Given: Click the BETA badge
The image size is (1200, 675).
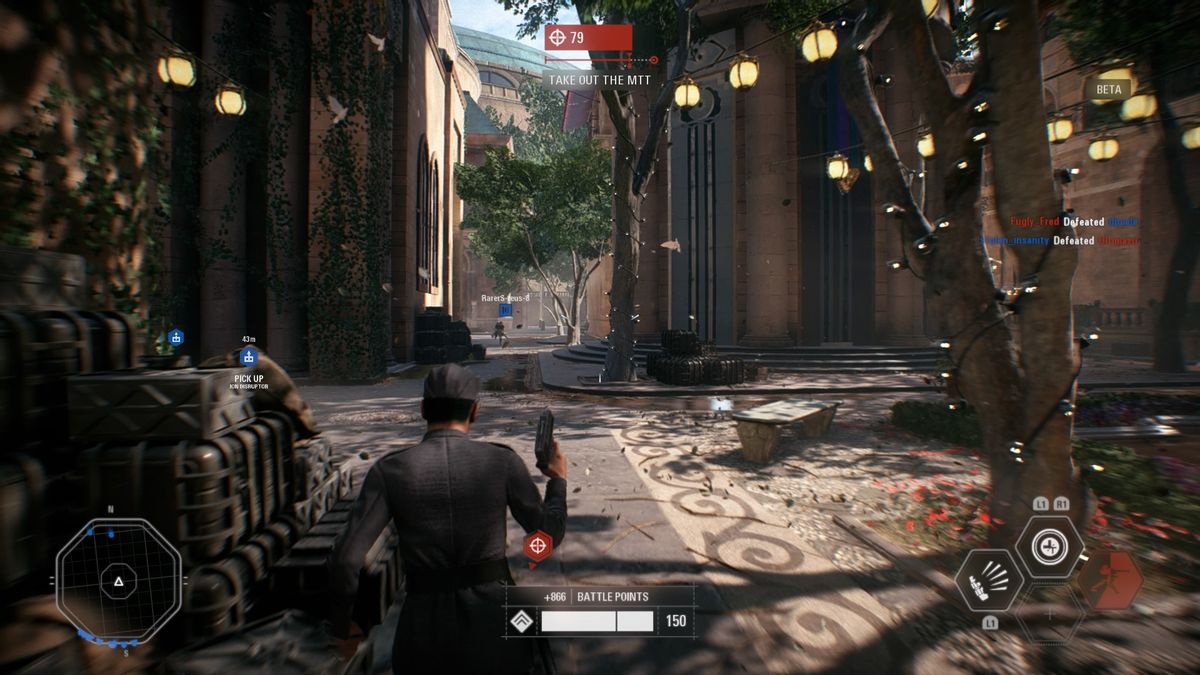Looking at the screenshot, I should [1109, 89].
